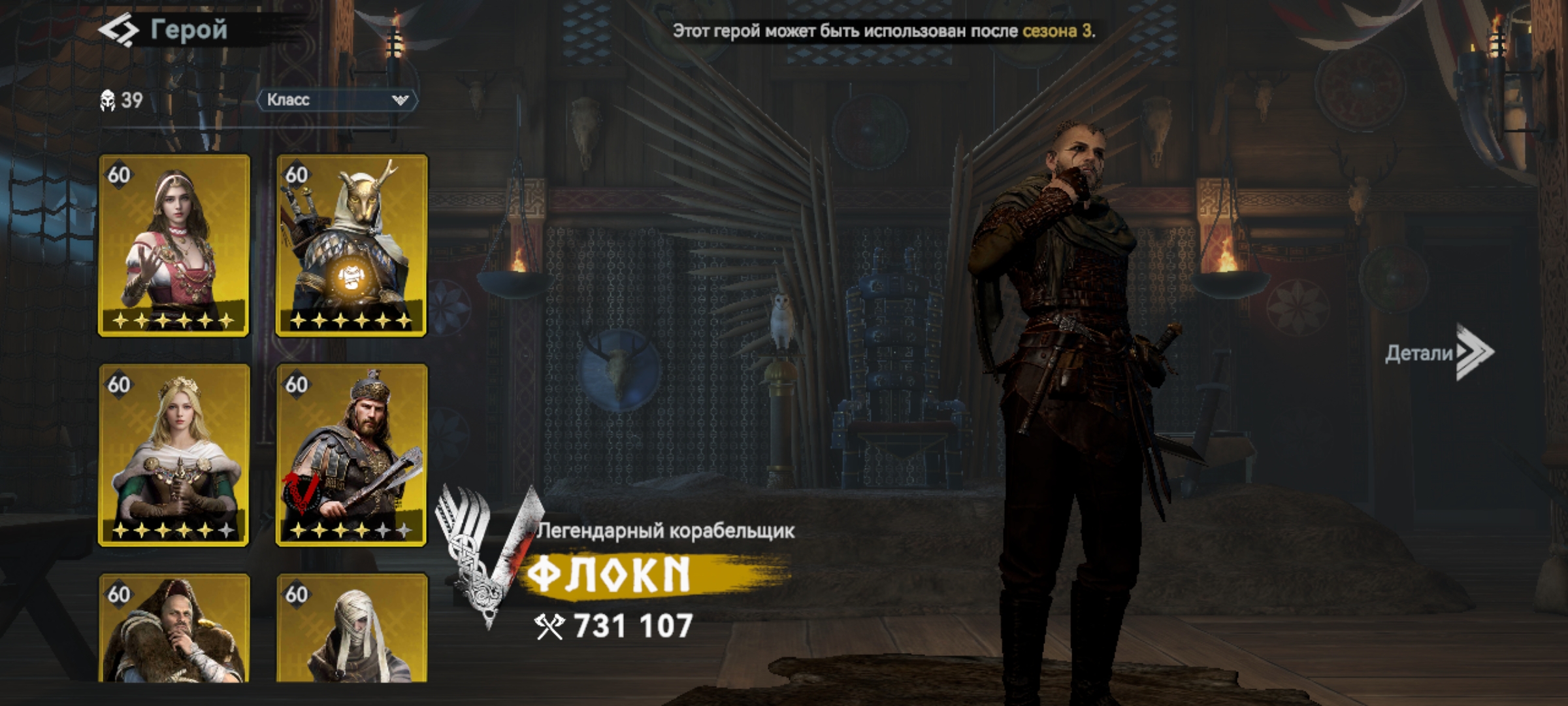
Task: Open the Класс filter dropdown
Action: click(337, 100)
